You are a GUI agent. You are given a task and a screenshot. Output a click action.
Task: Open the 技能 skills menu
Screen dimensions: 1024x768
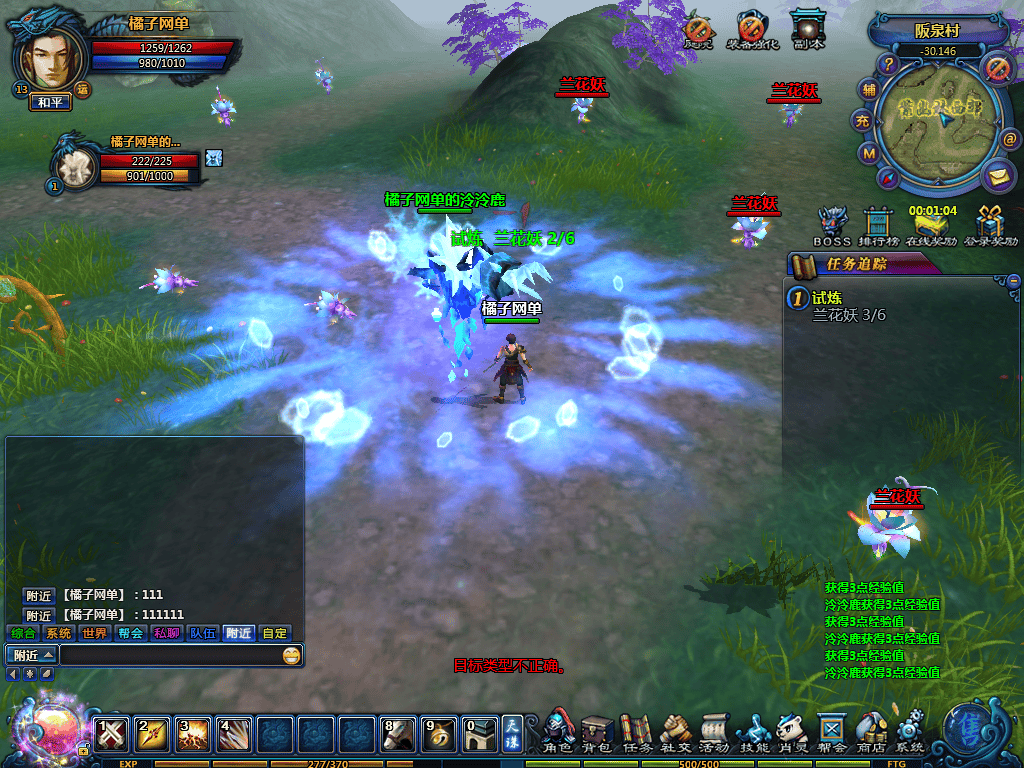click(753, 732)
